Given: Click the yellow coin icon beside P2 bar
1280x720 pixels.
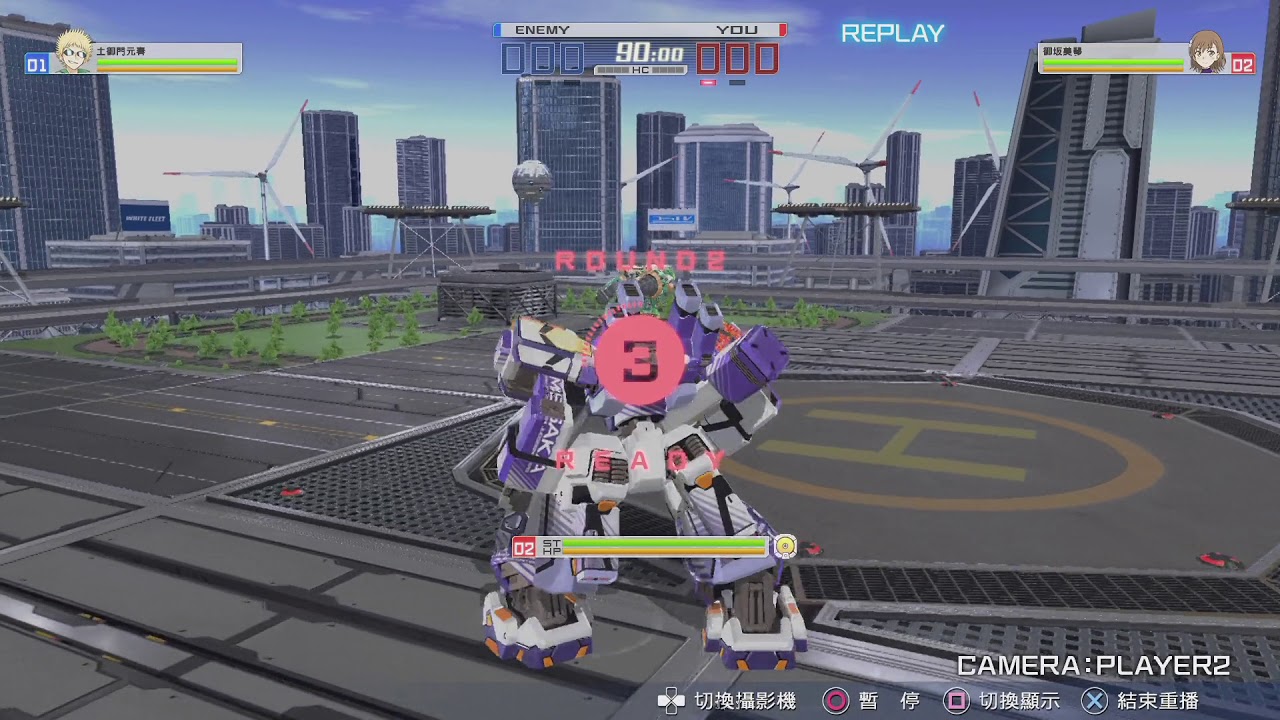Looking at the screenshot, I should pos(785,546).
